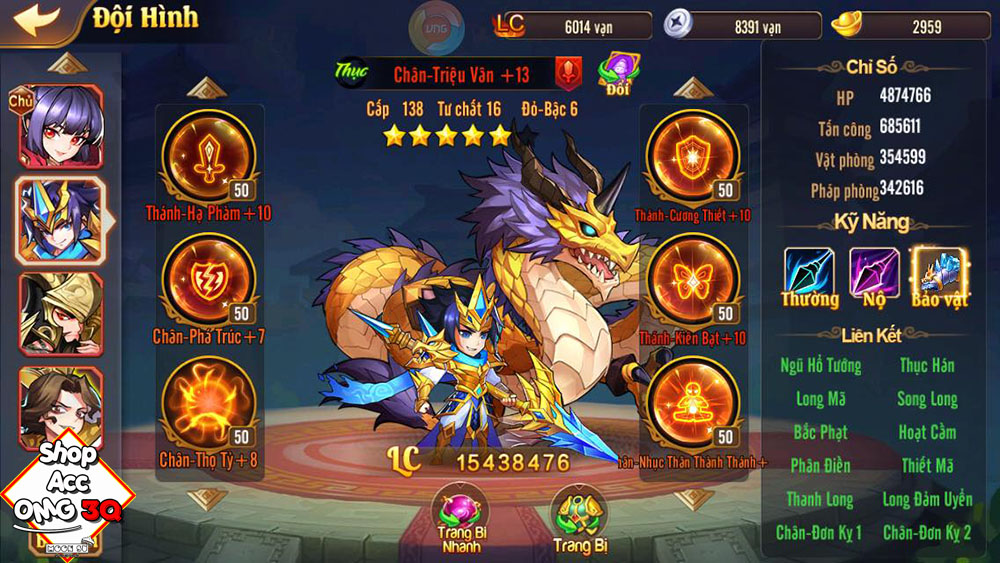Open the Trang Bị equipment button

point(578,517)
